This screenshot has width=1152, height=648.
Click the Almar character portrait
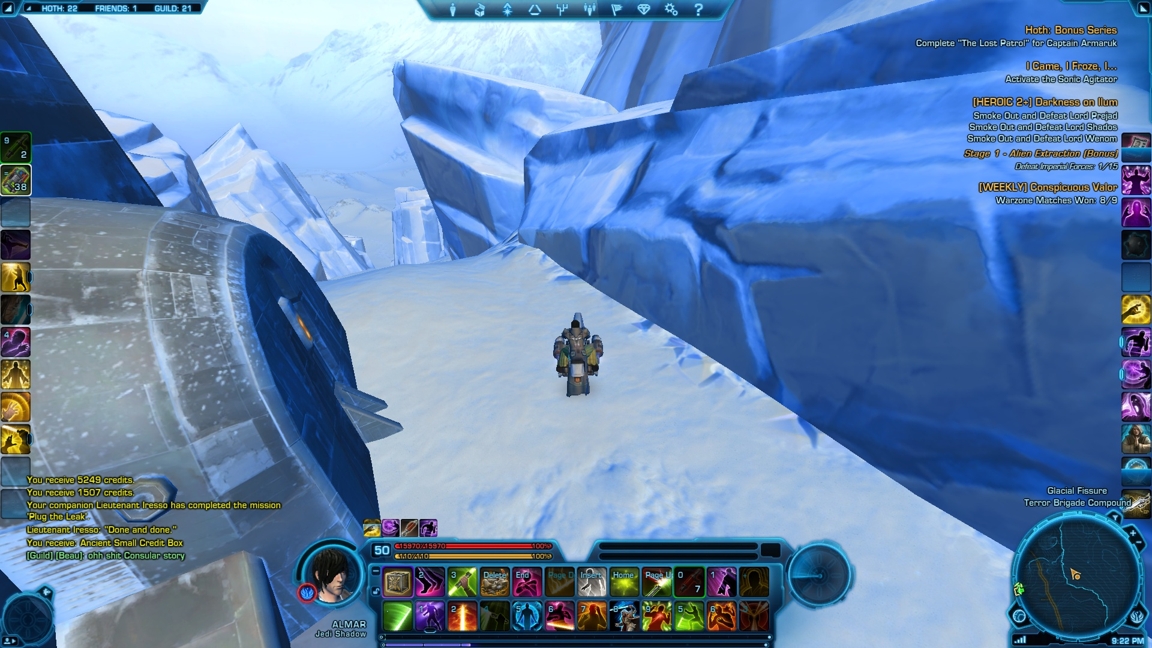coord(332,574)
